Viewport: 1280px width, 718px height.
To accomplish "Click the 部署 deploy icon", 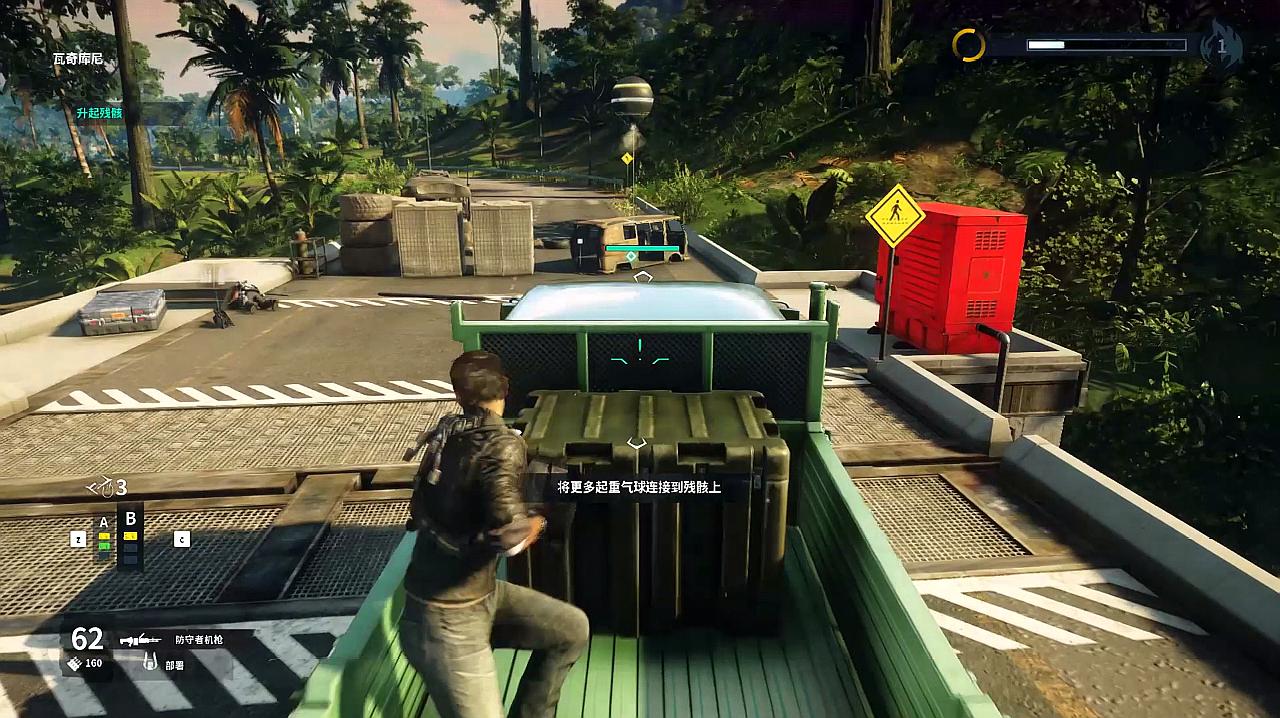I will [x=149, y=661].
